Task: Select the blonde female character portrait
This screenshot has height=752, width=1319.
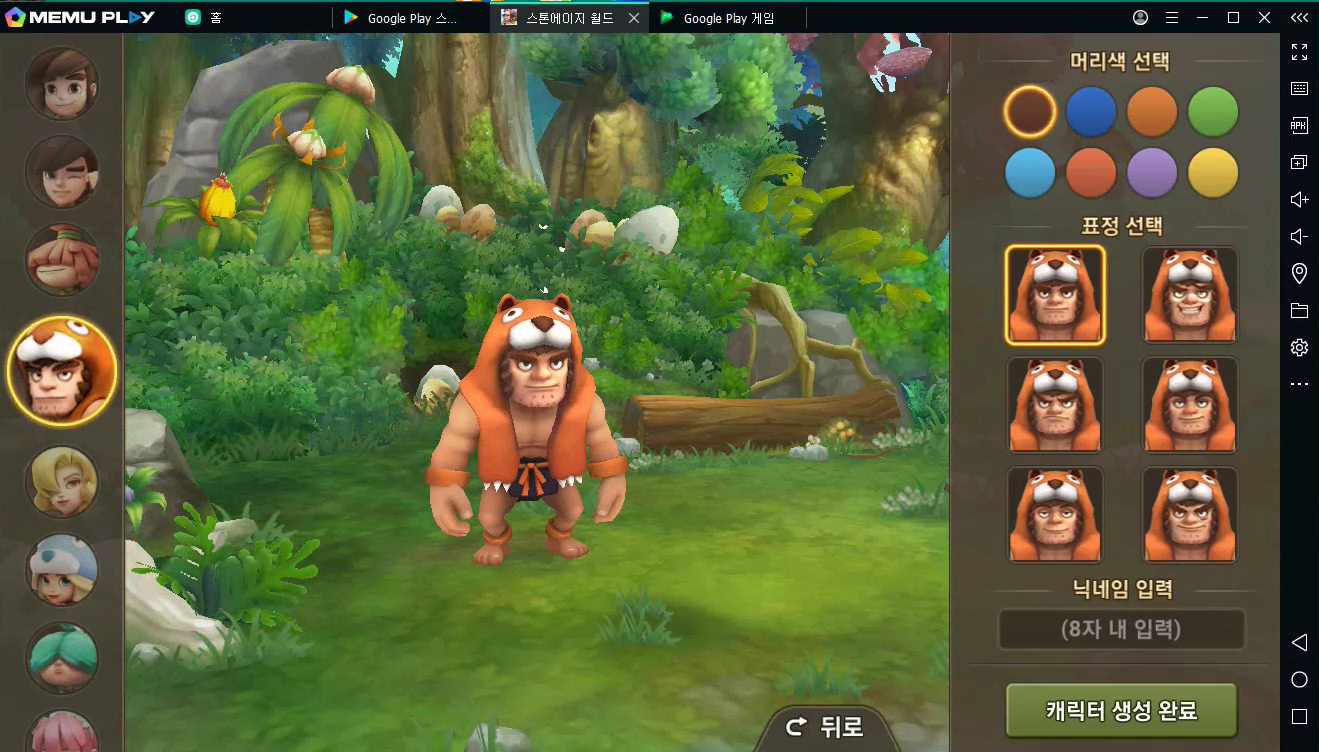Action: tap(62, 483)
